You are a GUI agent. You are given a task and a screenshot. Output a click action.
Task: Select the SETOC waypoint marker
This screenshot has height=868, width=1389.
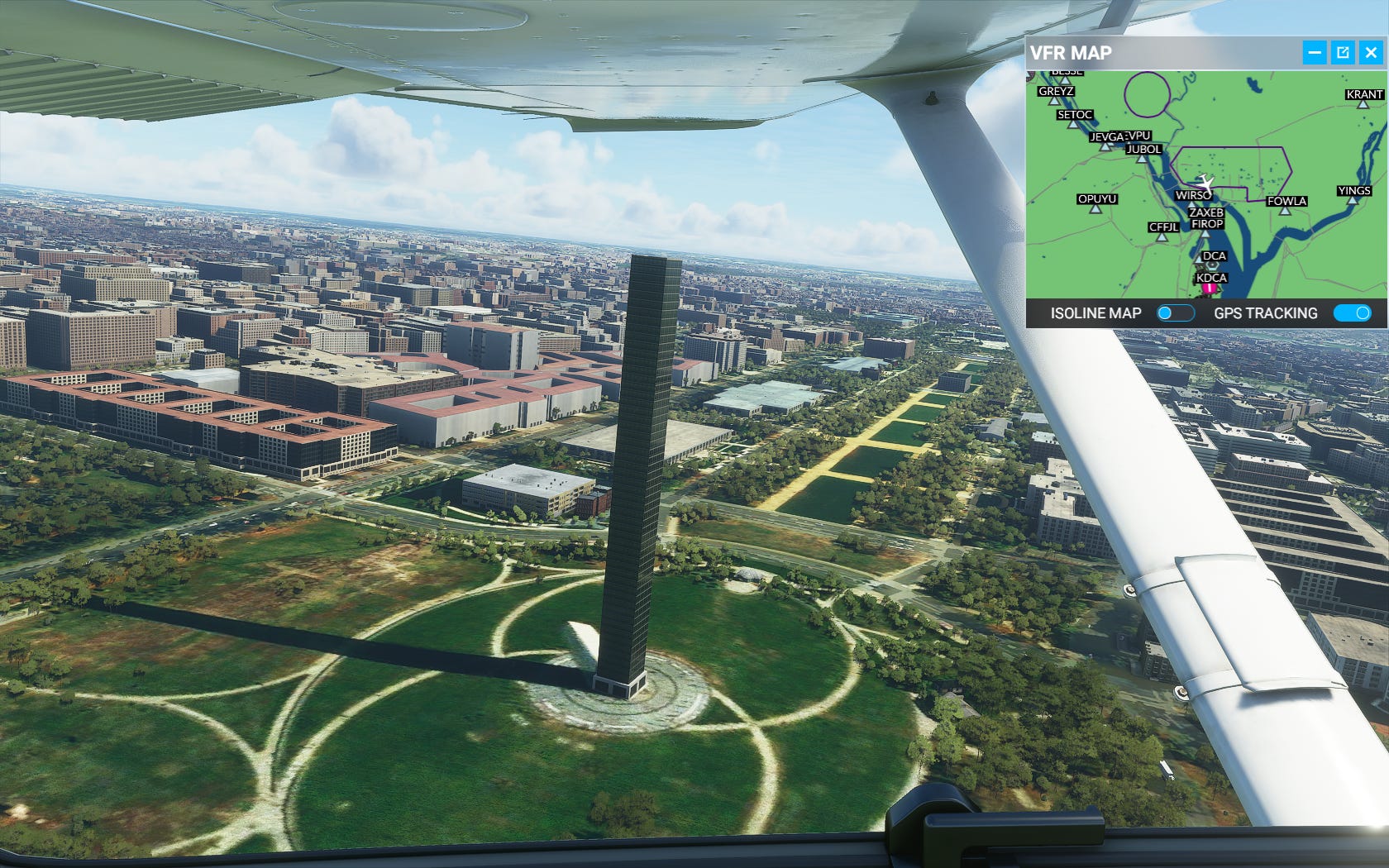1073,123
